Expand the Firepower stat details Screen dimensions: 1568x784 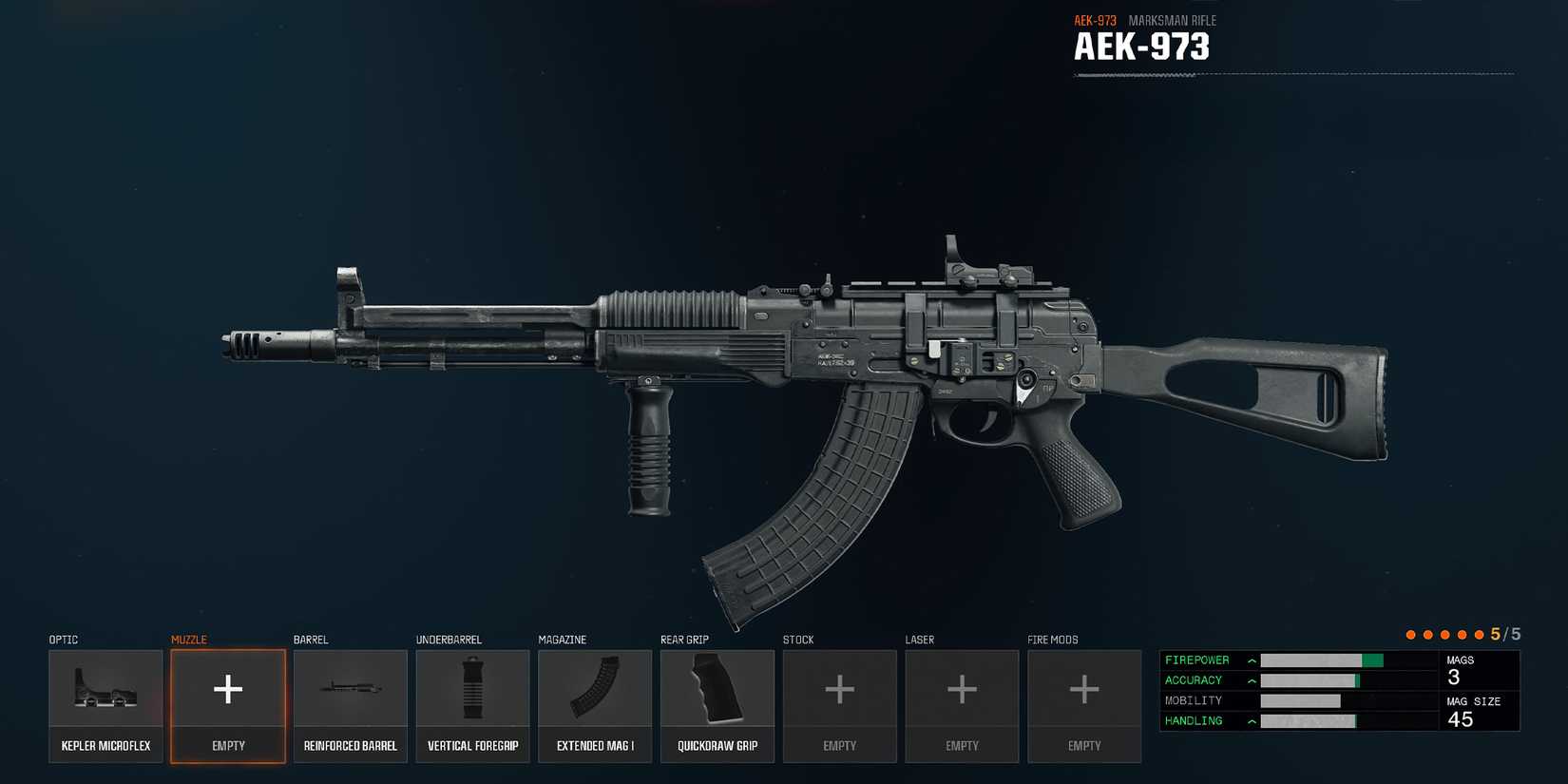tap(1252, 660)
